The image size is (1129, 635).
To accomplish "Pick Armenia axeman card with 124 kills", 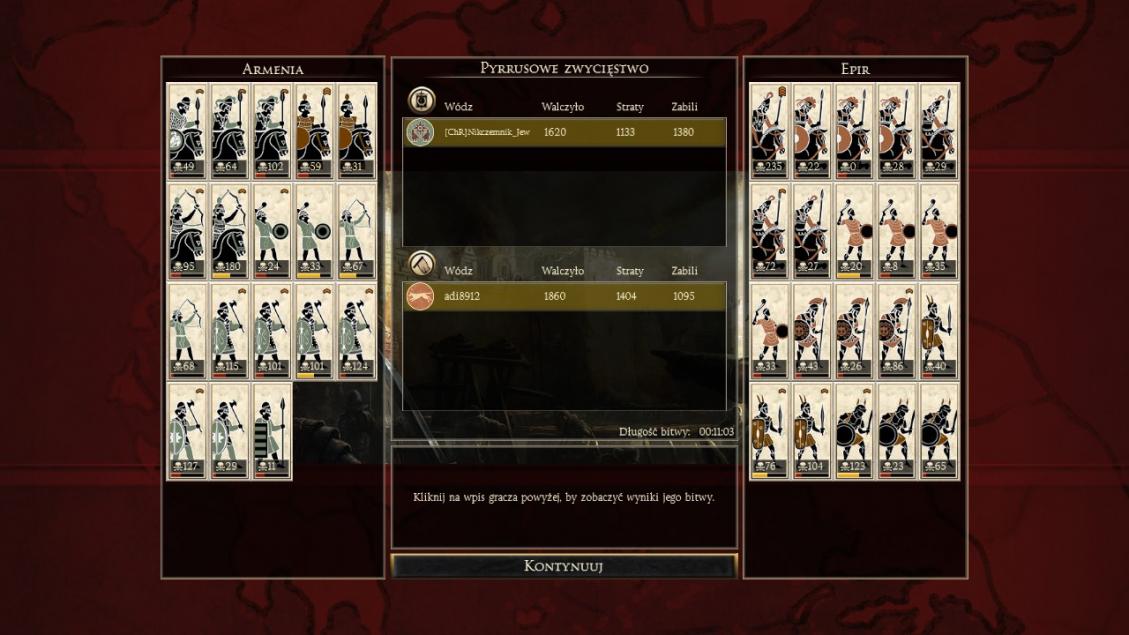I will point(355,331).
